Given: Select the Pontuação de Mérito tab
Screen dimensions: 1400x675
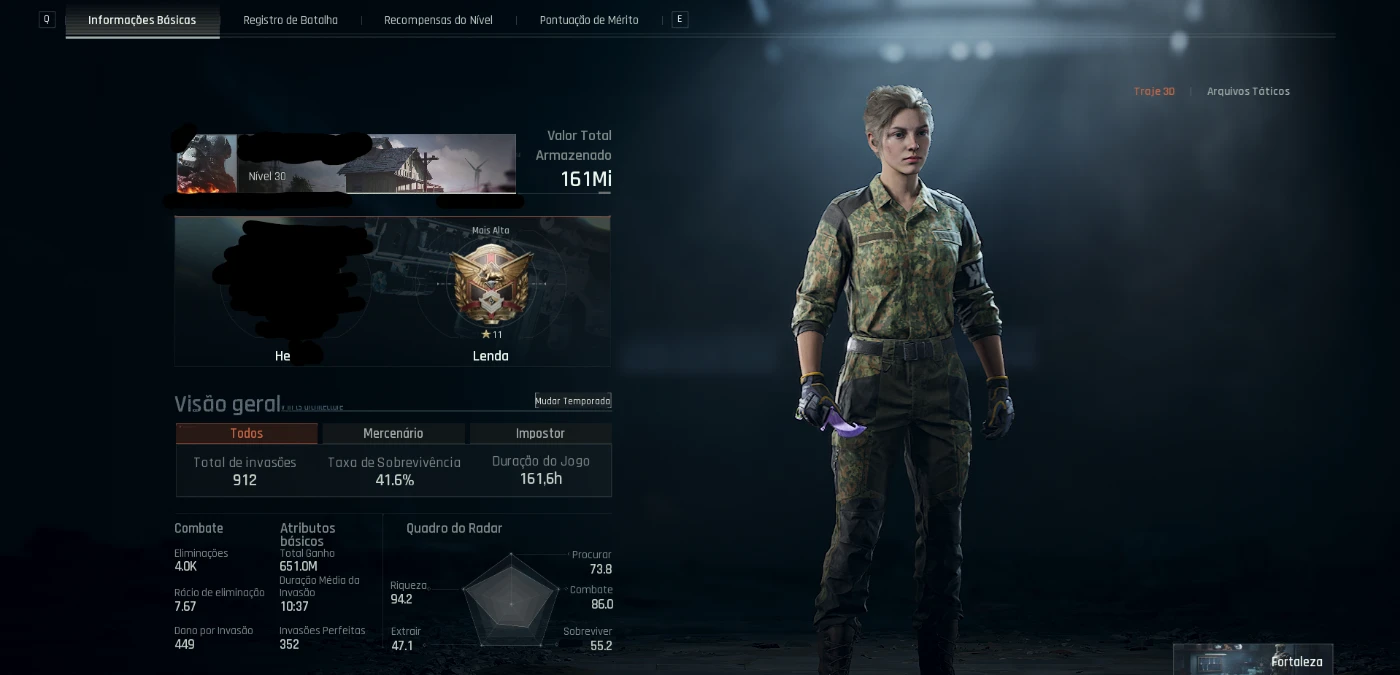Looking at the screenshot, I should coord(589,20).
